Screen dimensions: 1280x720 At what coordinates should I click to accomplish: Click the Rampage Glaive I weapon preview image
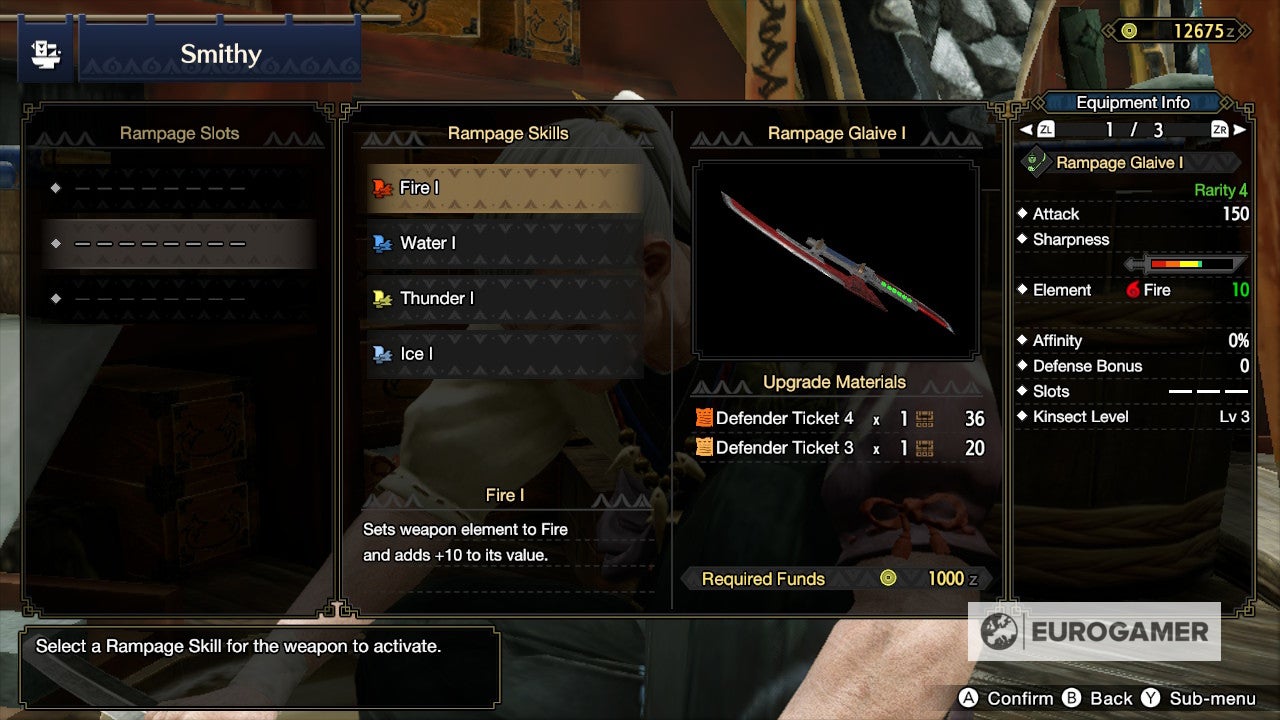pos(837,258)
